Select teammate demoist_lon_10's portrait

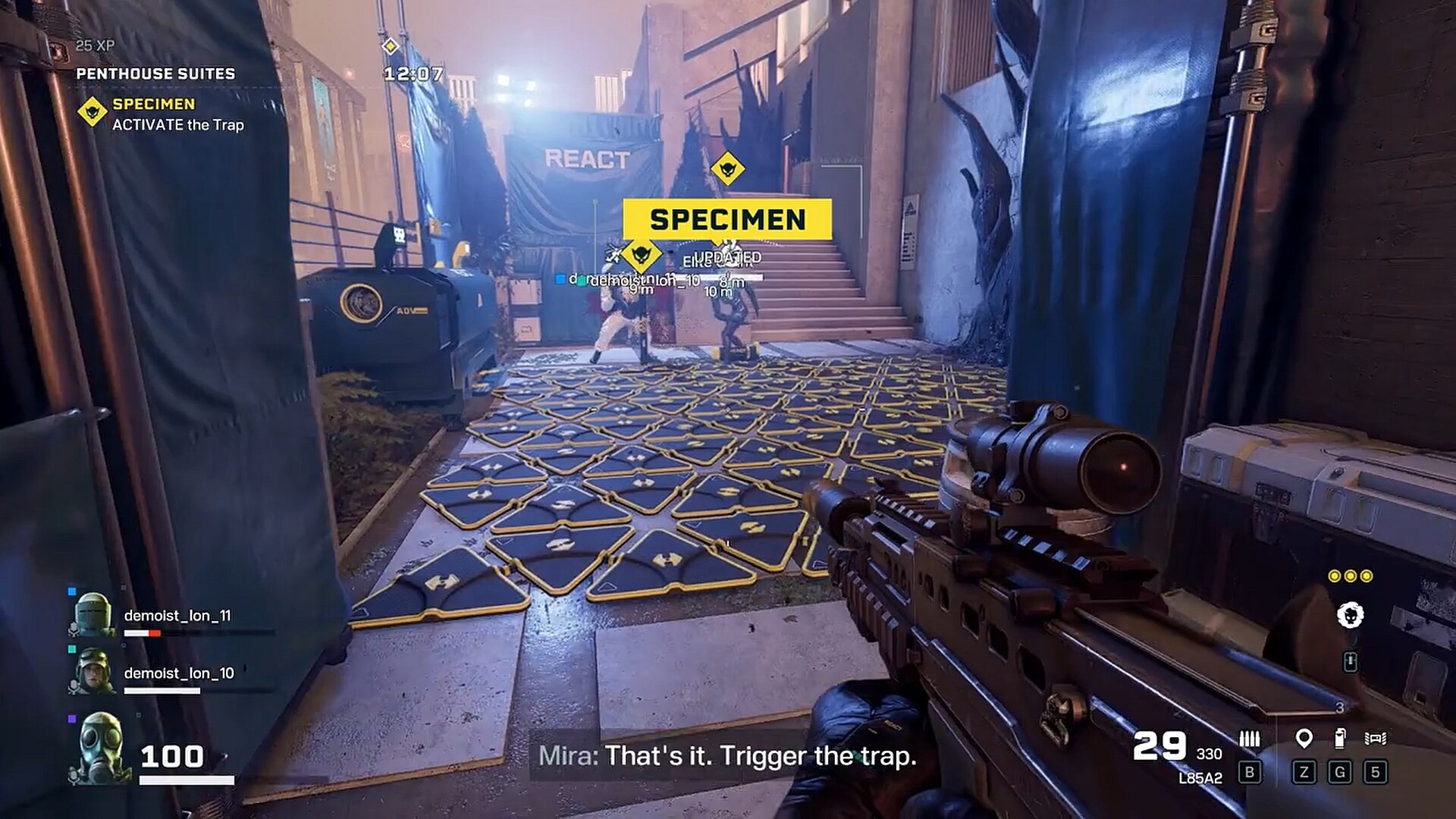point(93,671)
